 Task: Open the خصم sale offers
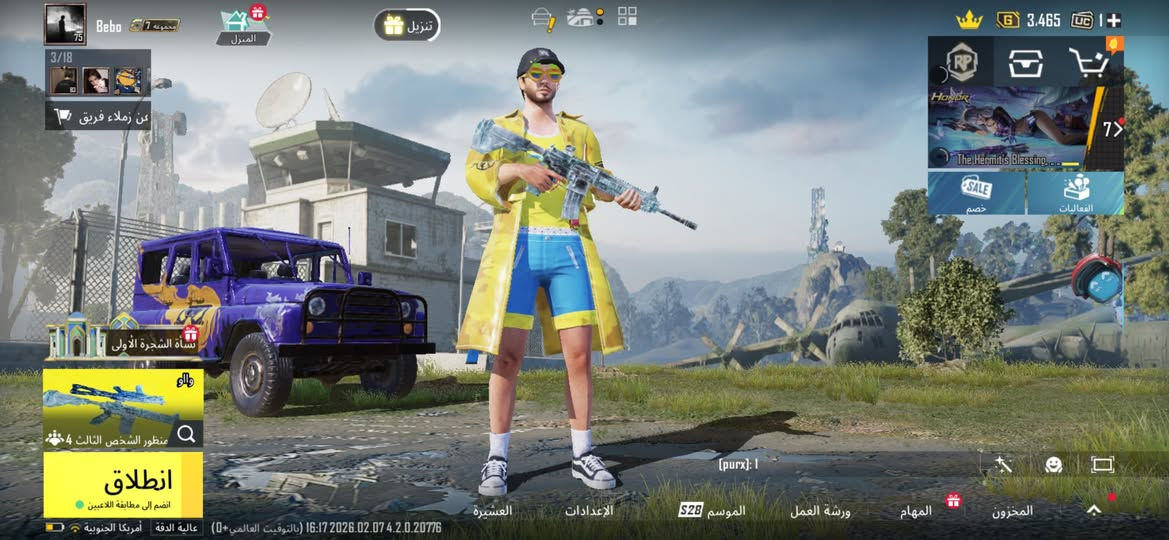tap(976, 193)
